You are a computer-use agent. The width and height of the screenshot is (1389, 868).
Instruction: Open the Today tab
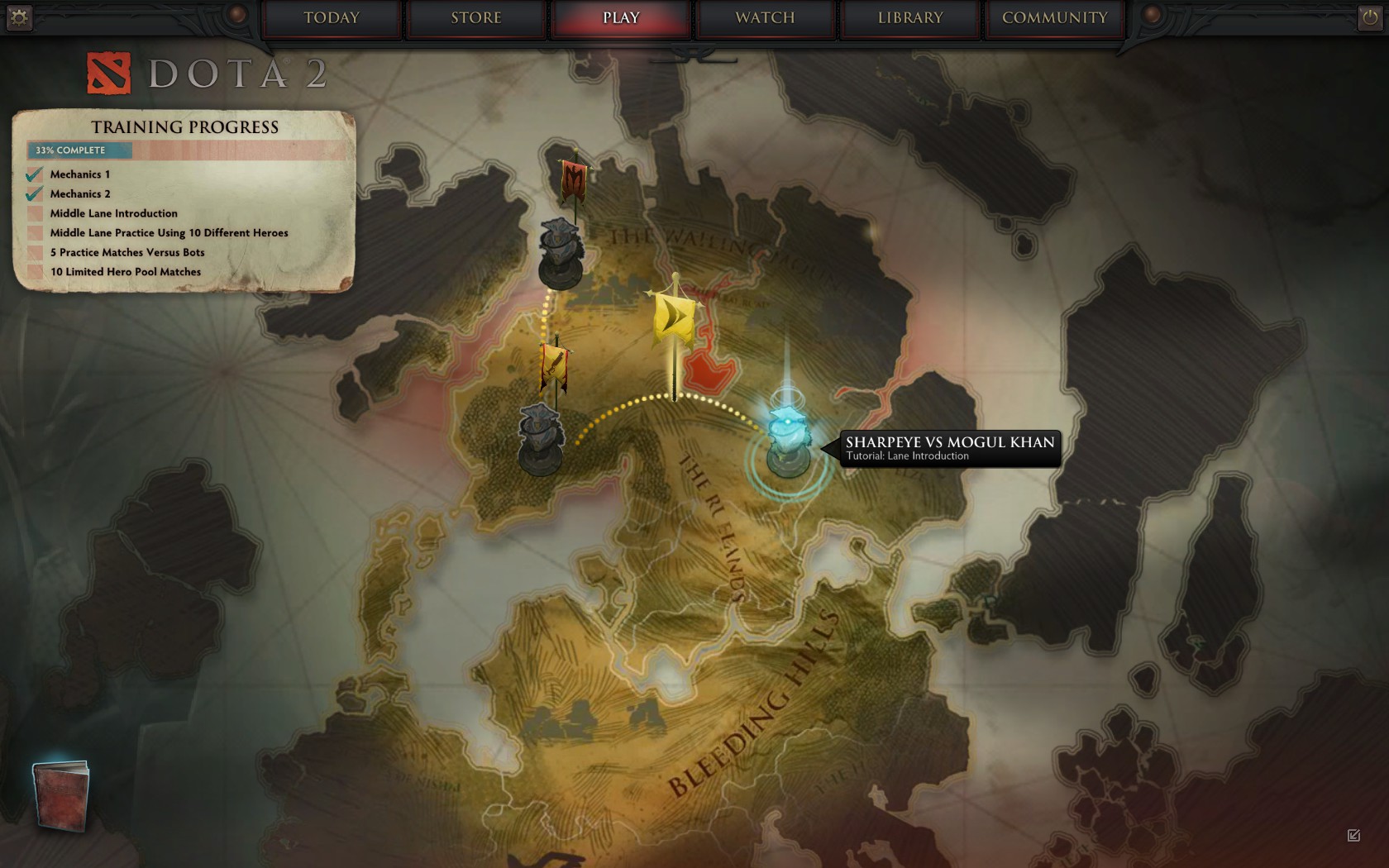(x=332, y=18)
